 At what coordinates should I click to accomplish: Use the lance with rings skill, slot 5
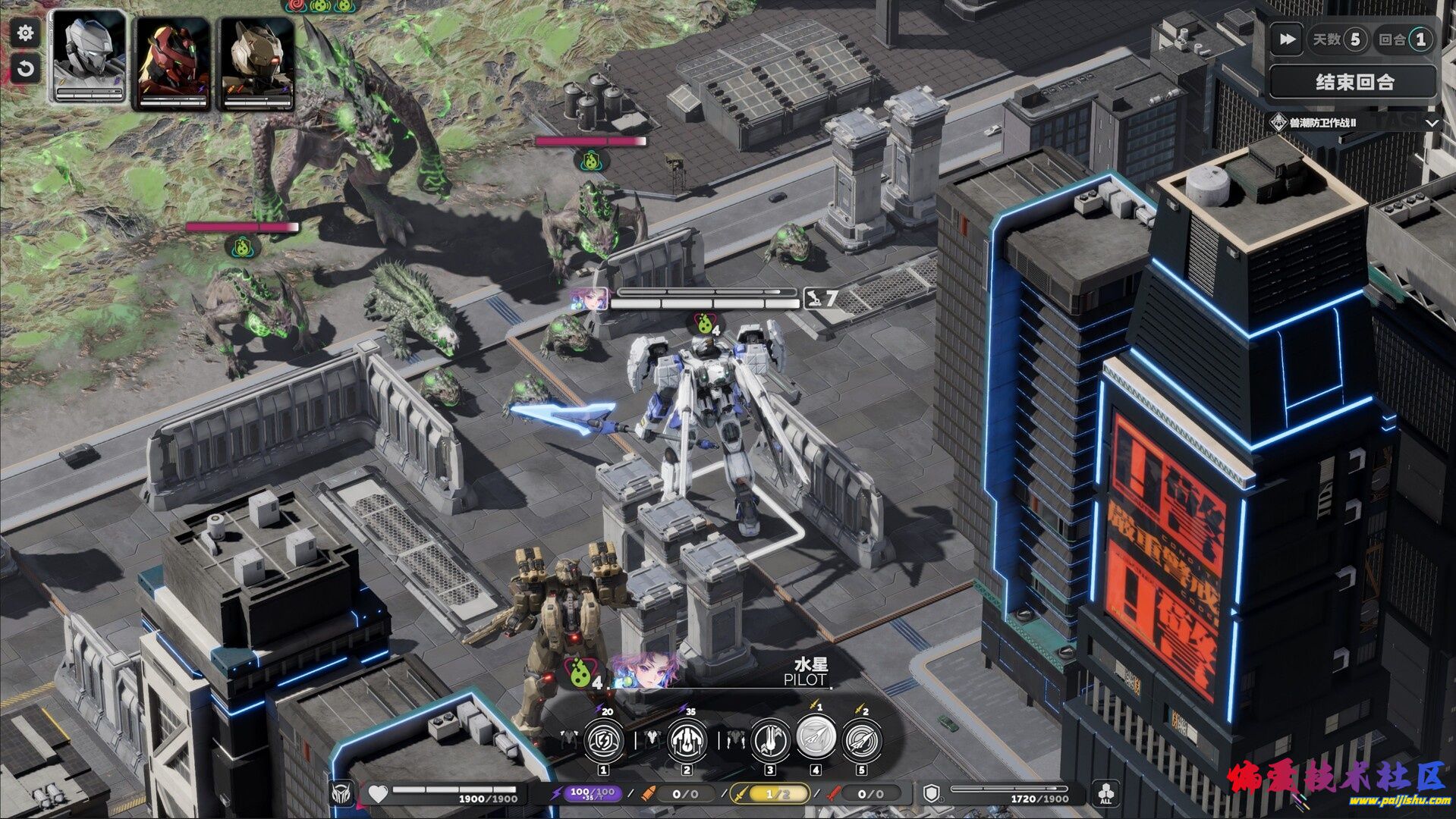tap(862, 740)
